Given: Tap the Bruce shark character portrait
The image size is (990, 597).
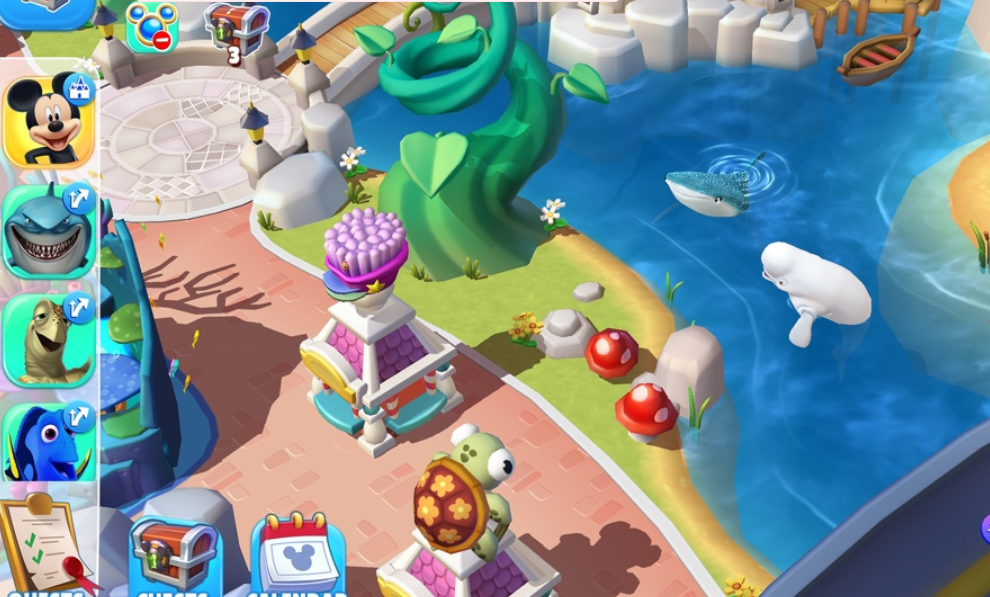Looking at the screenshot, I should 48,231.
